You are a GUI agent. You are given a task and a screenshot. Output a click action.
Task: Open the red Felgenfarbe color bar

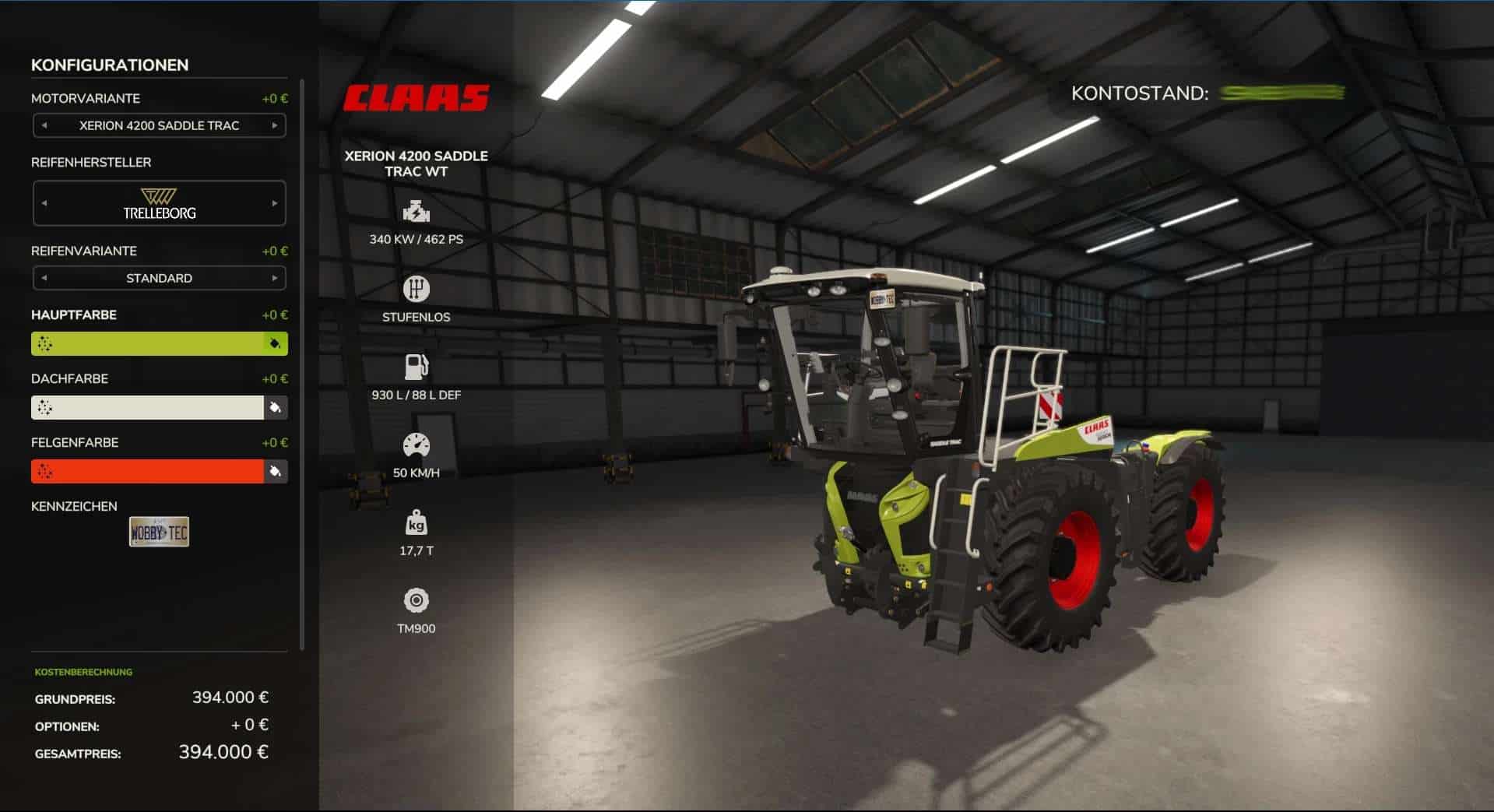[148, 471]
